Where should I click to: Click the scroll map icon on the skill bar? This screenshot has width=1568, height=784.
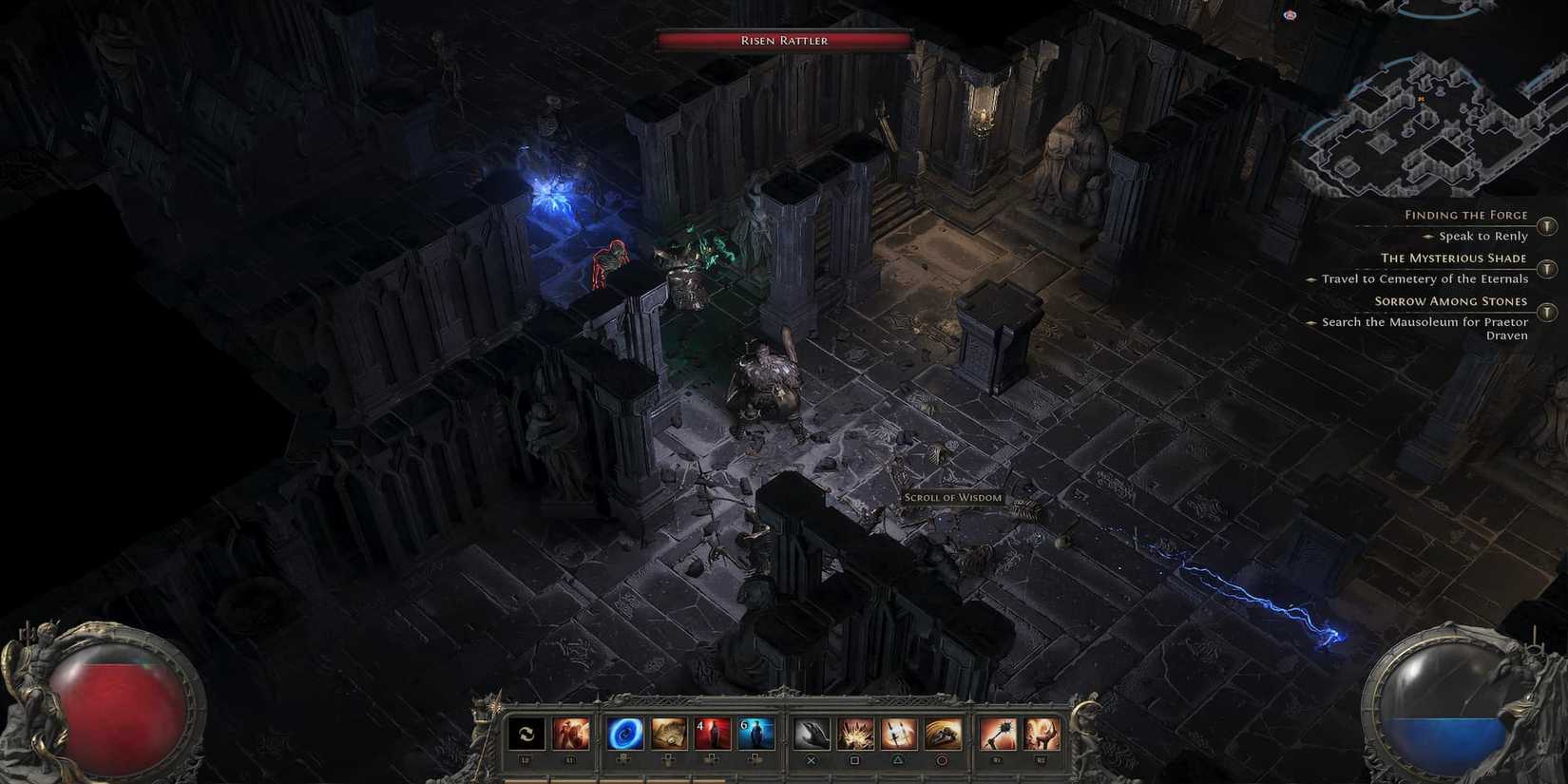pos(667,732)
